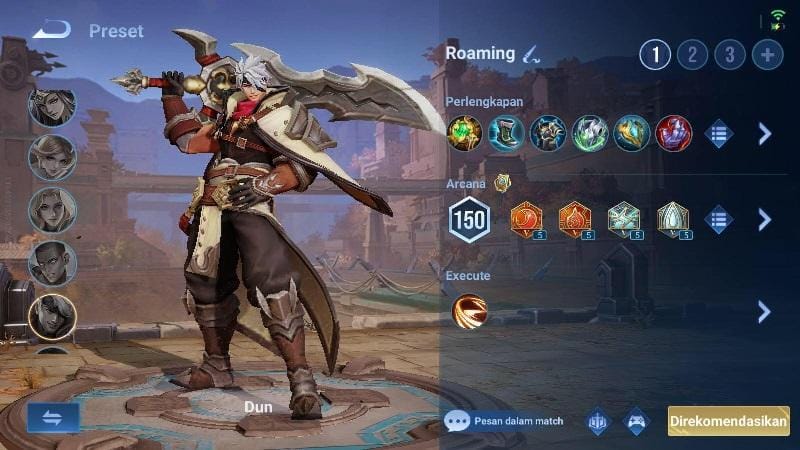Screen dimensions: 800x450
Task: Select the Execute skill icon
Action: [x=469, y=311]
